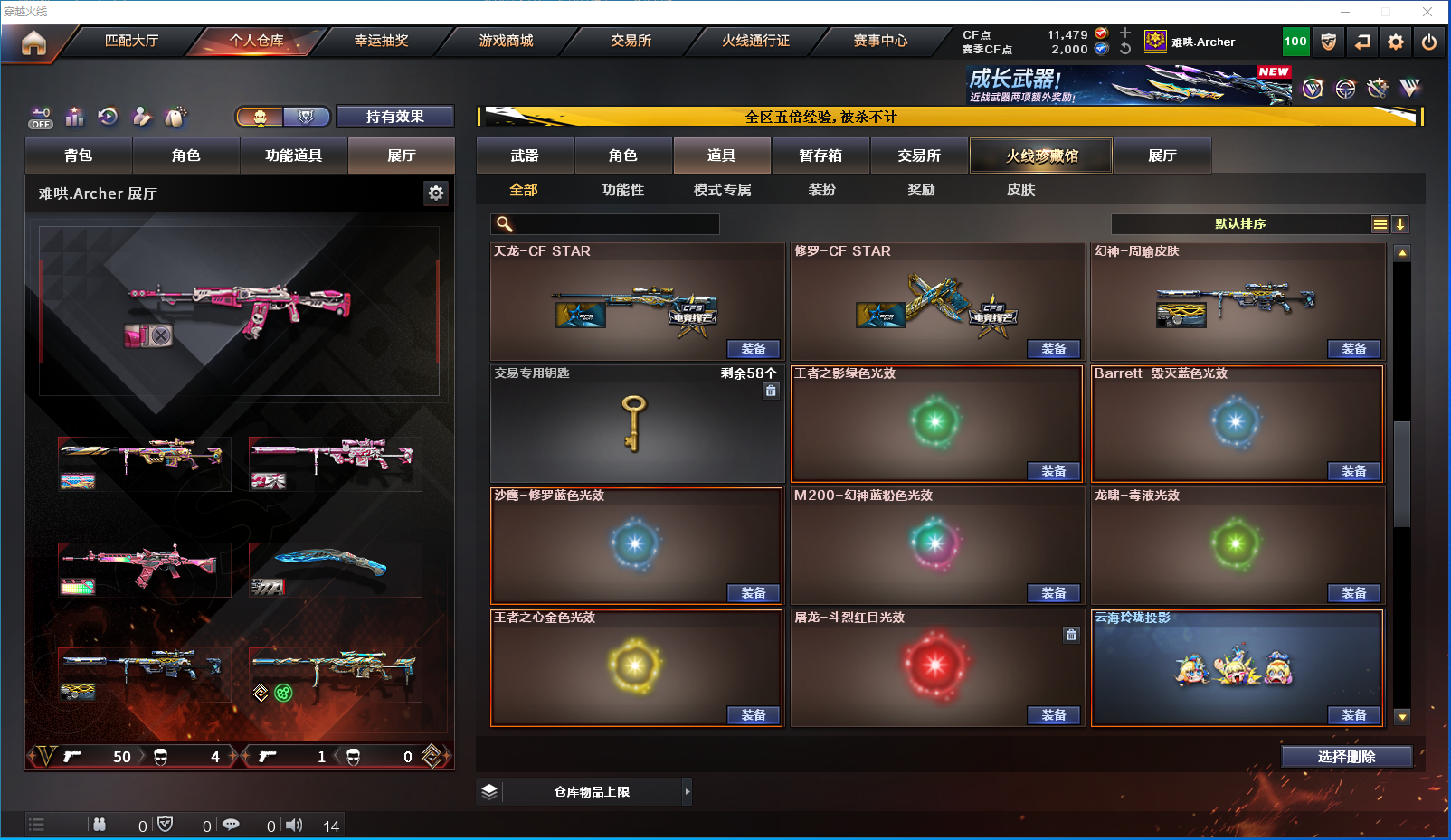Choose the 模式专属 filter
This screenshot has width=1451, height=840.
pos(722,190)
